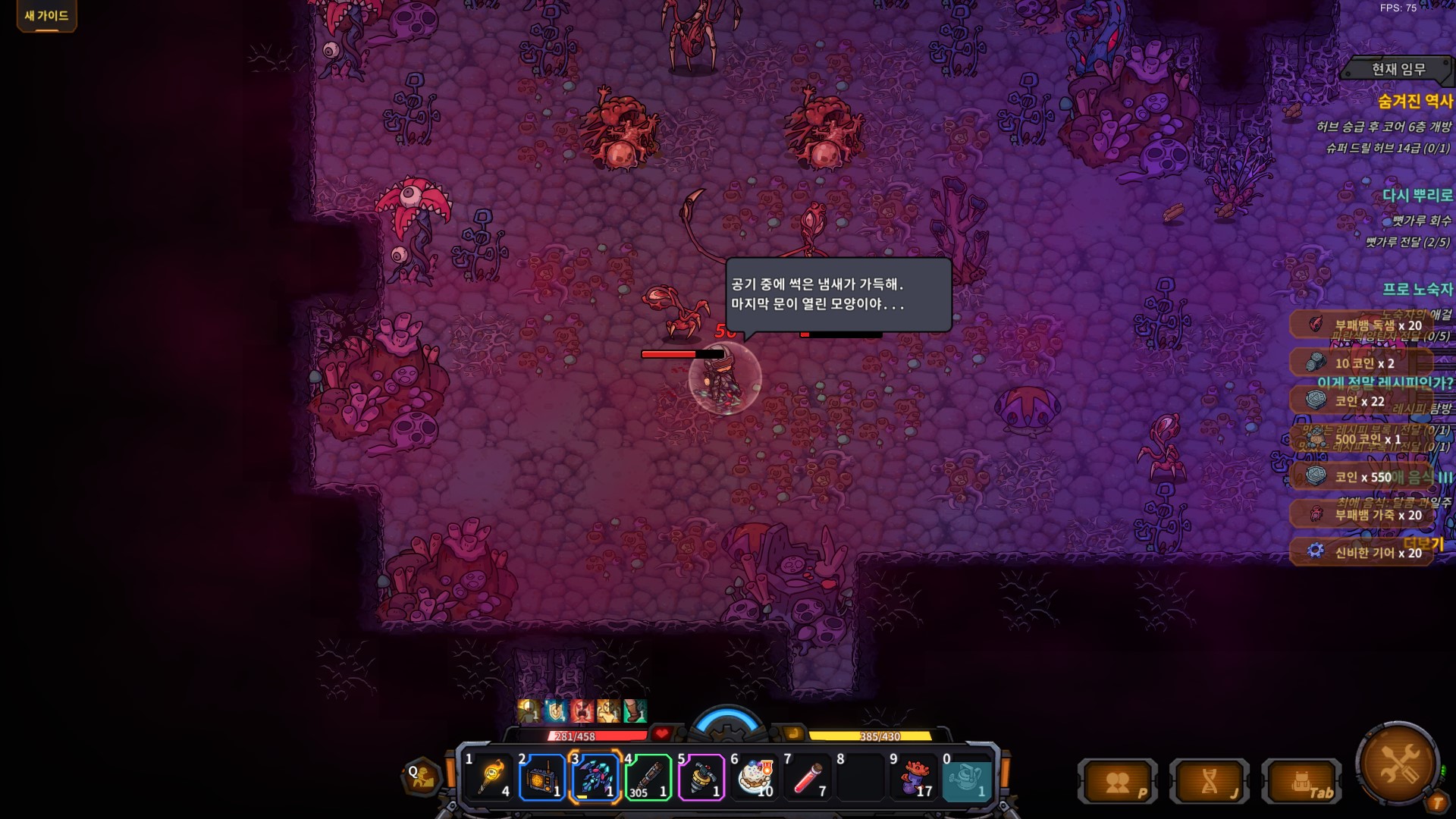Select the watering can hotbar slot

[x=967, y=777]
